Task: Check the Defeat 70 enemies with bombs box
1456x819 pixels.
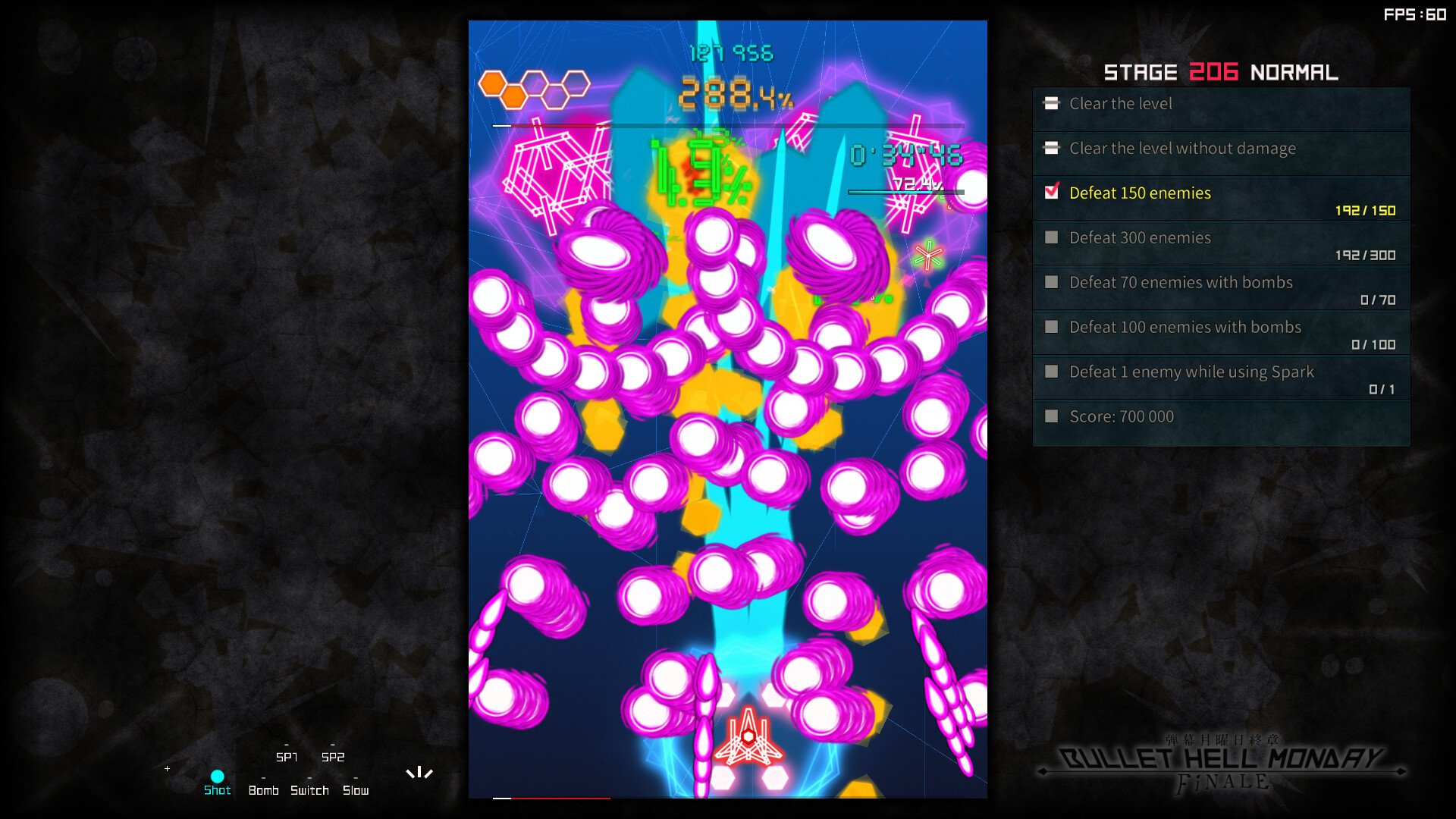Action: pos(1051,282)
